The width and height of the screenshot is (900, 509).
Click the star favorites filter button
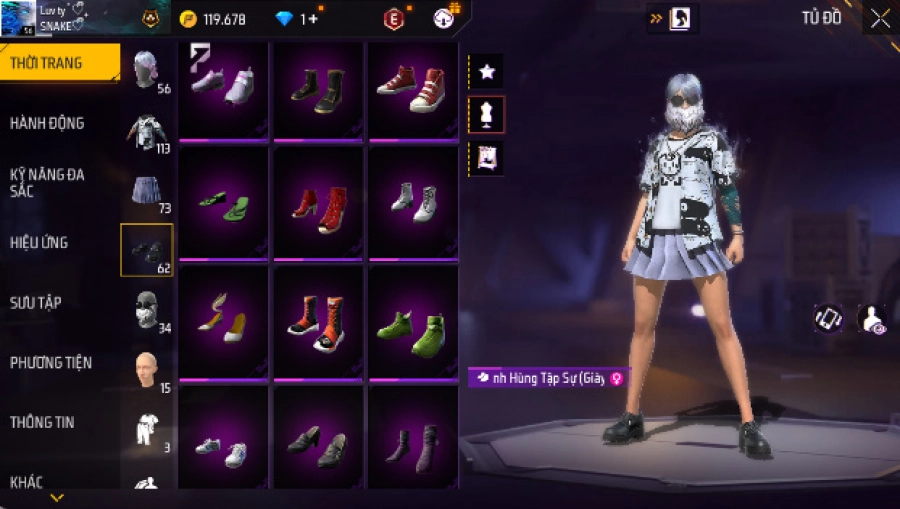point(487,71)
